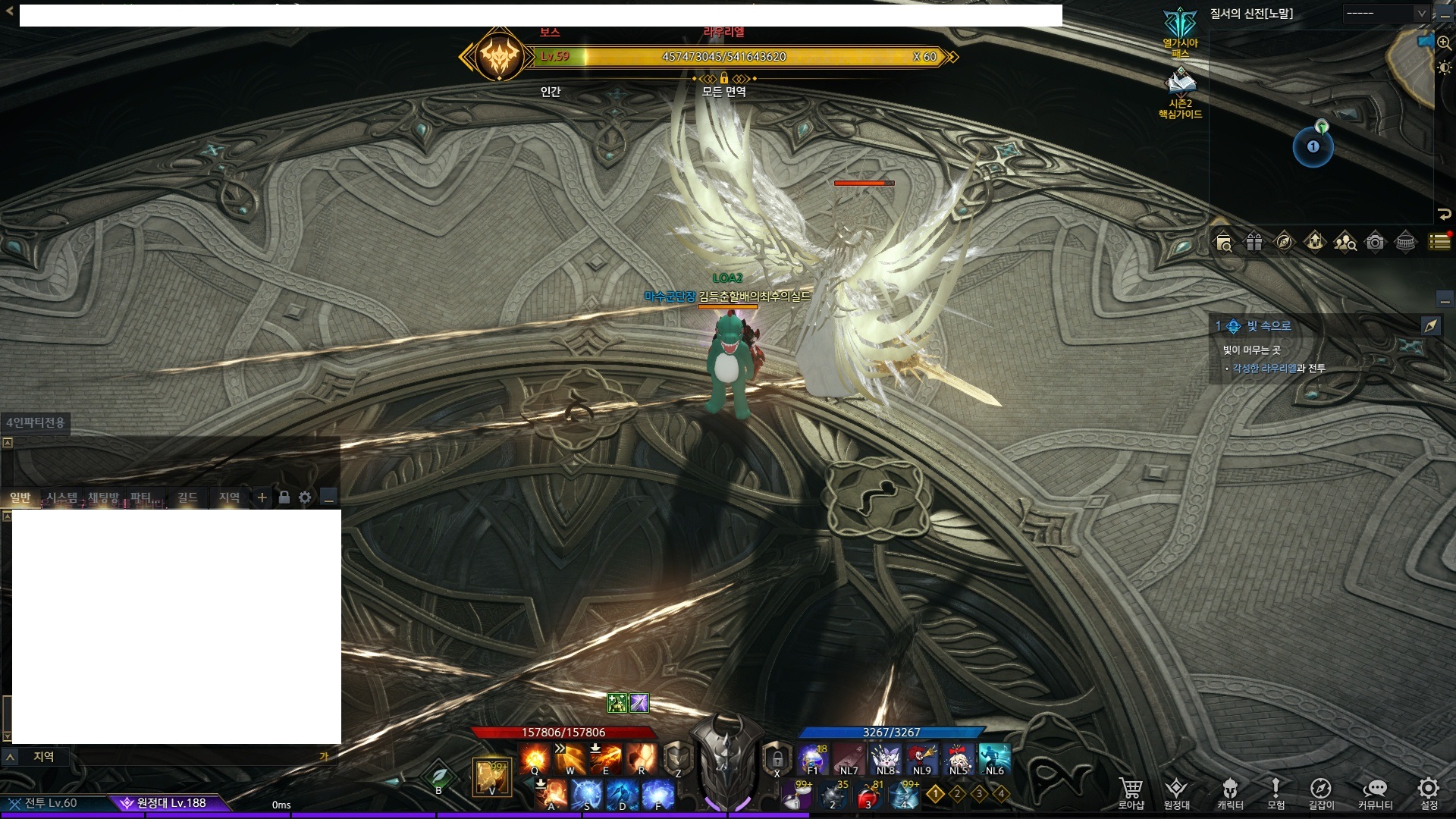
Task: Activate the fire explosion skill on Q
Action: coord(535,758)
